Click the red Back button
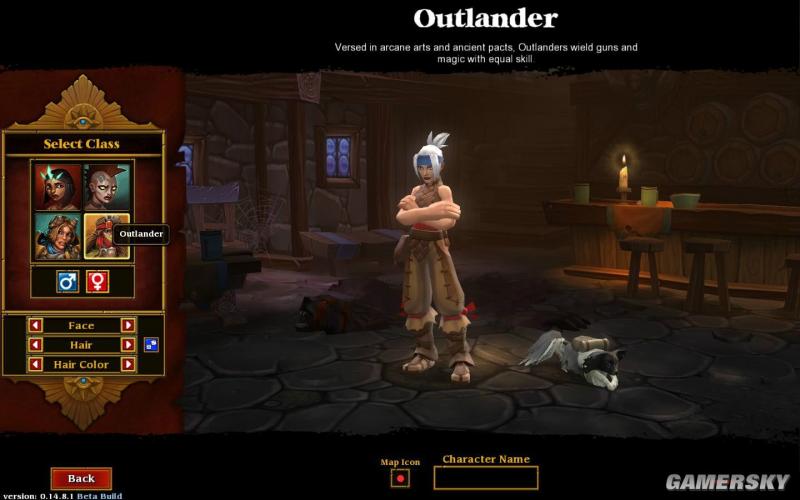This screenshot has width=800, height=500. pyautogui.click(x=81, y=479)
